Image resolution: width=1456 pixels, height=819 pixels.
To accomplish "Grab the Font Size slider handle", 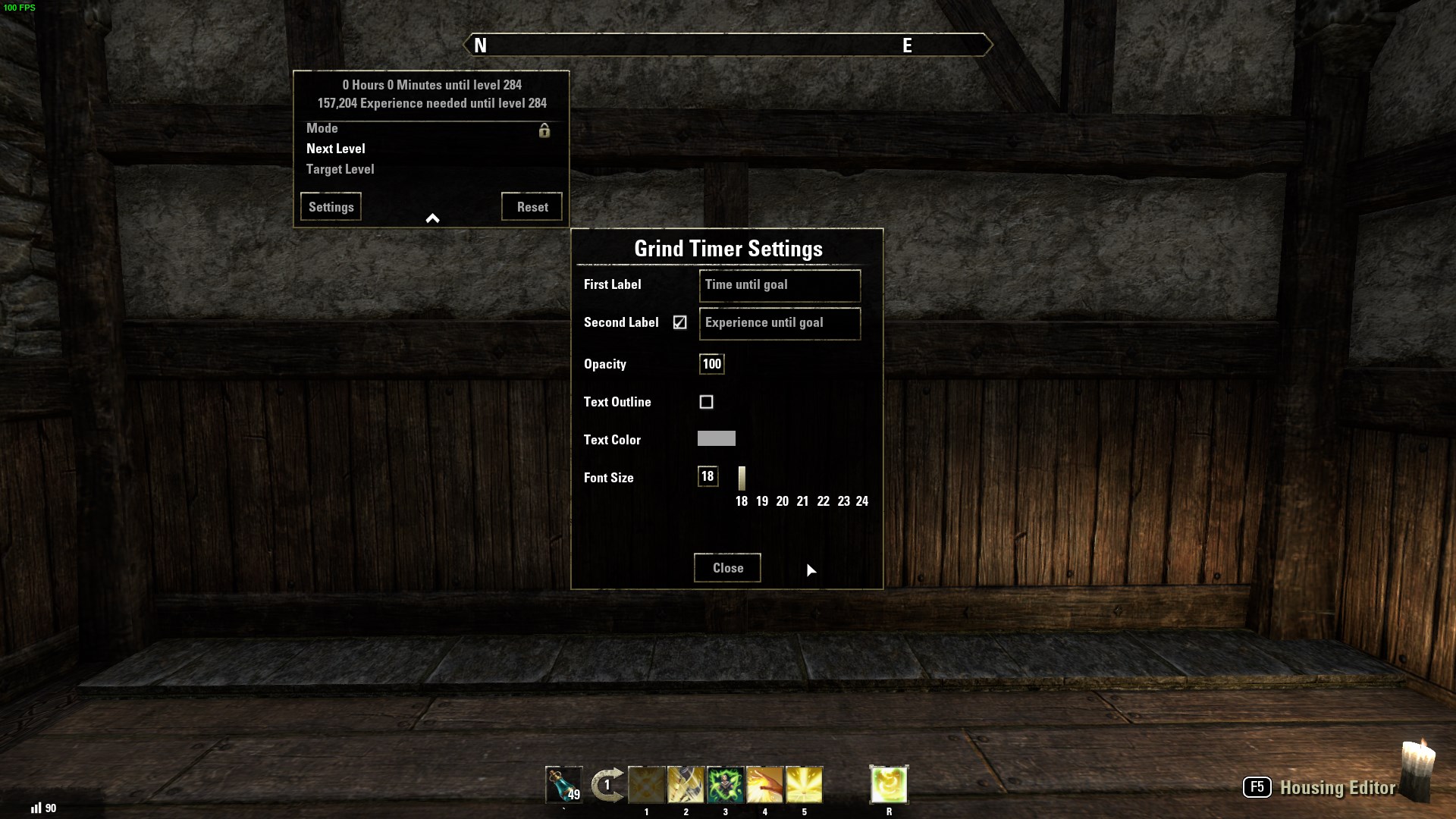I will click(x=742, y=478).
